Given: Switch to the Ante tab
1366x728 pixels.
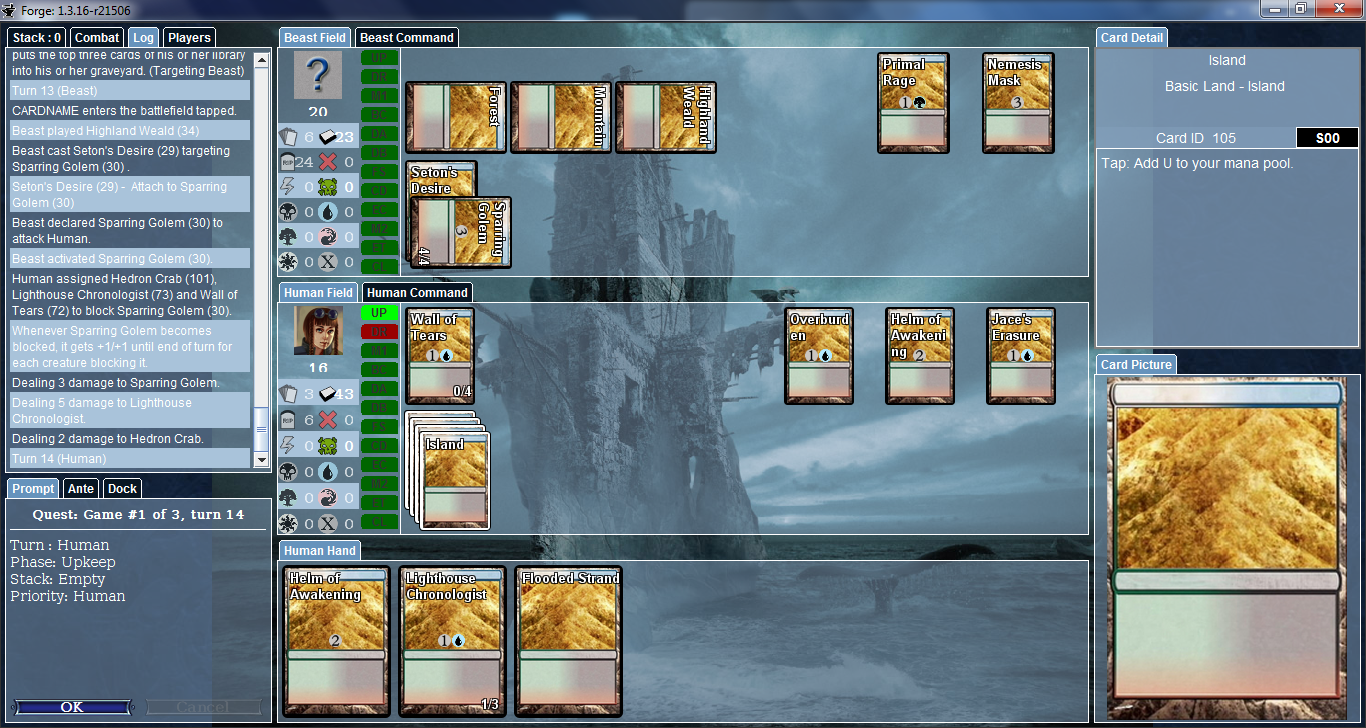Looking at the screenshot, I should 81,488.
